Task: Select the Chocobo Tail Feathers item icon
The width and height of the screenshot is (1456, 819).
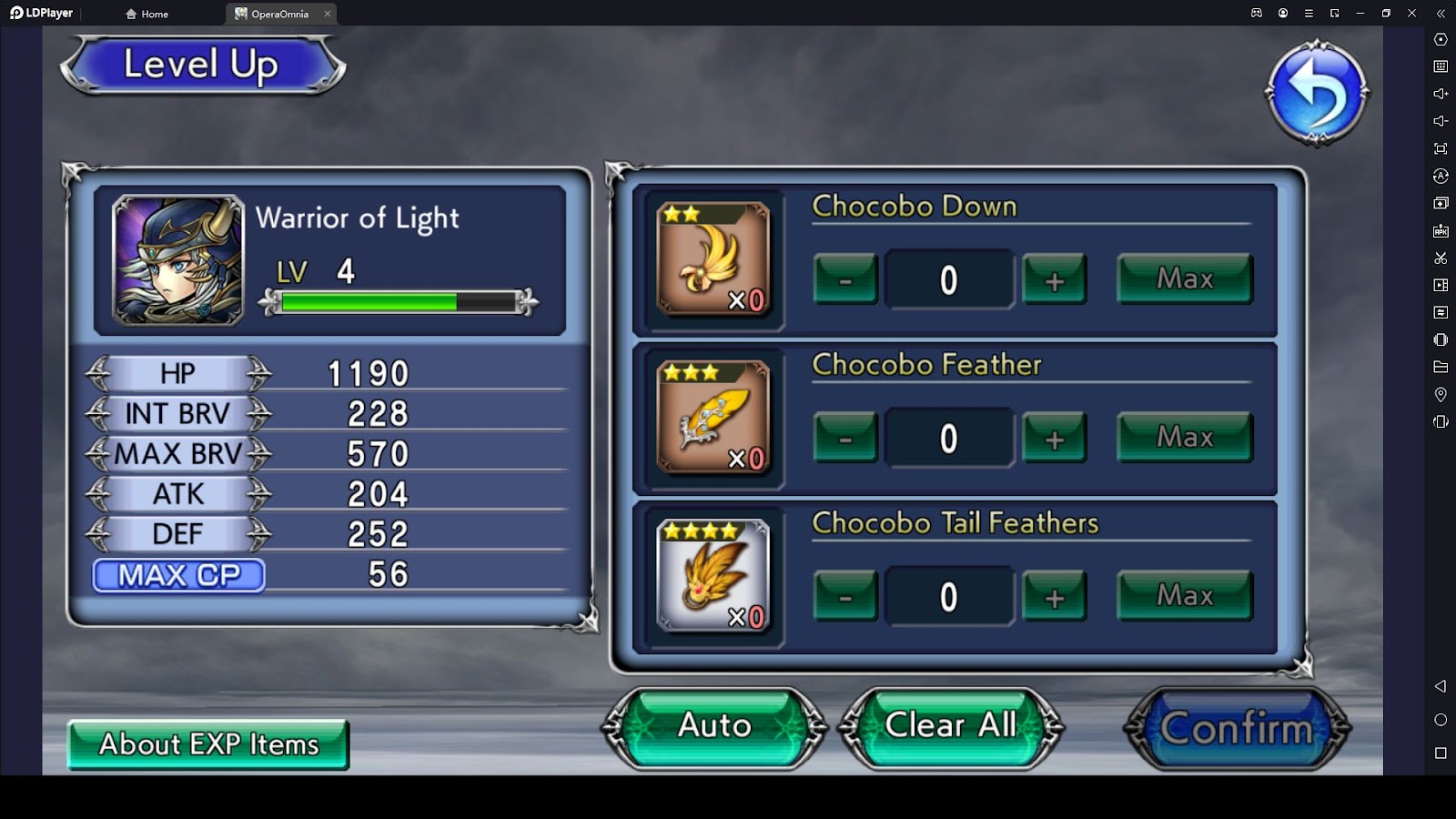Action: point(713,576)
